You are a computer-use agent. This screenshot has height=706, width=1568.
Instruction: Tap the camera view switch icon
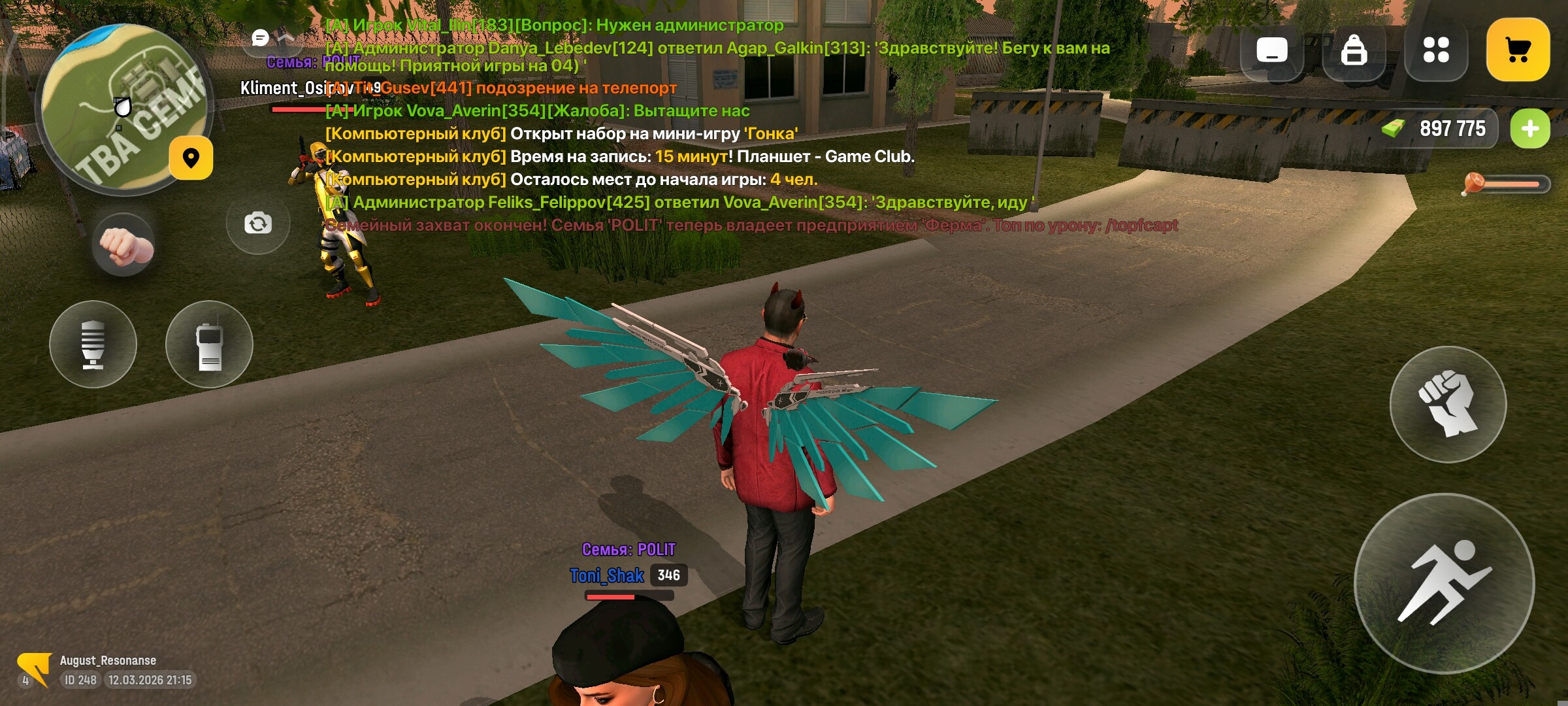tap(257, 224)
